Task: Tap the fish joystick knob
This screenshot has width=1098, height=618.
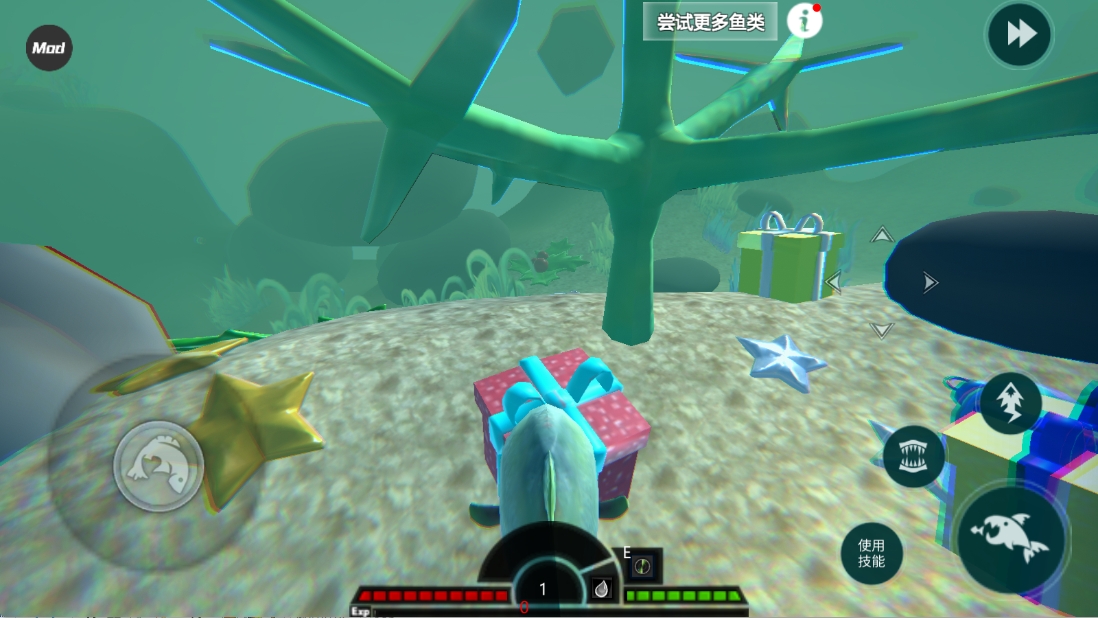Action: (x=159, y=466)
